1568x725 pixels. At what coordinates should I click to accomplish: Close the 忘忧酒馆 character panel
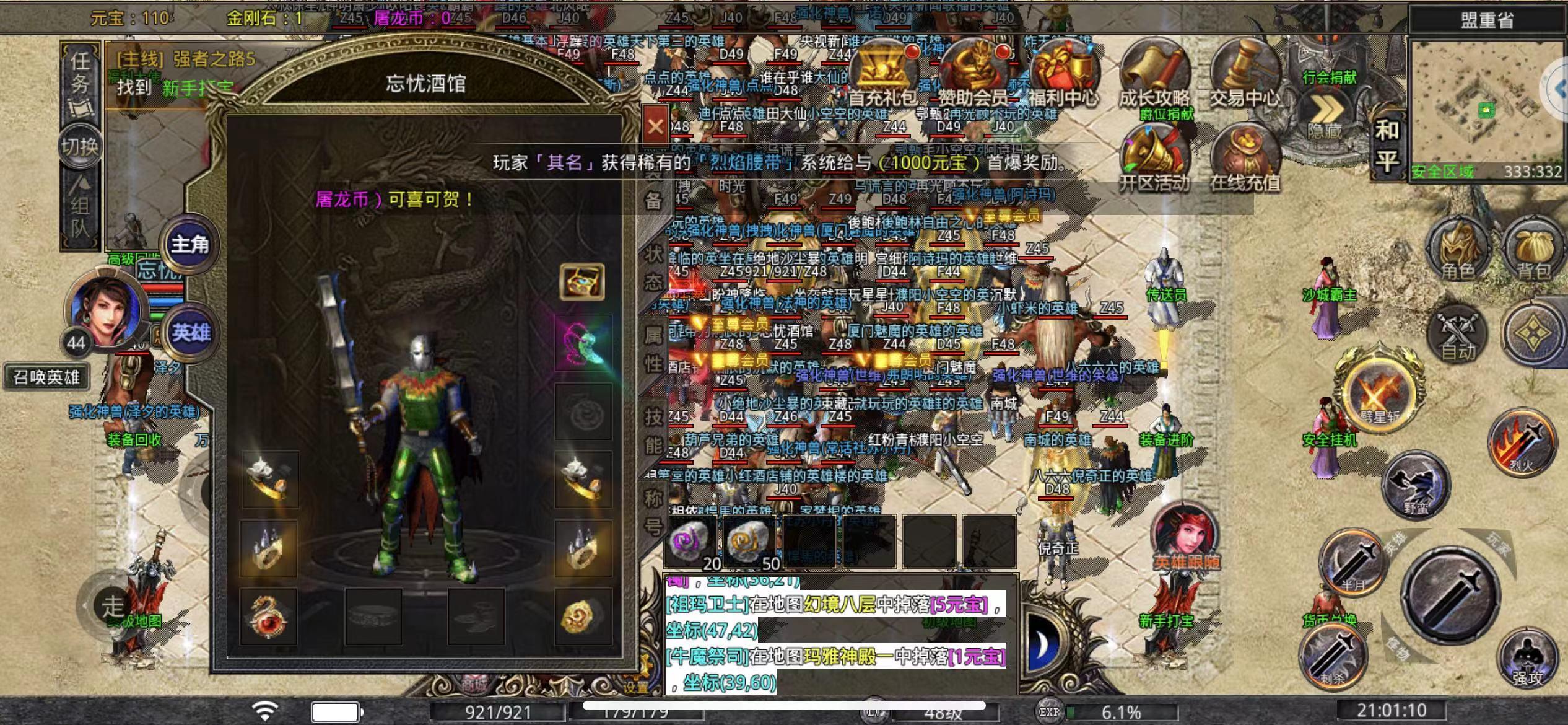[x=655, y=127]
